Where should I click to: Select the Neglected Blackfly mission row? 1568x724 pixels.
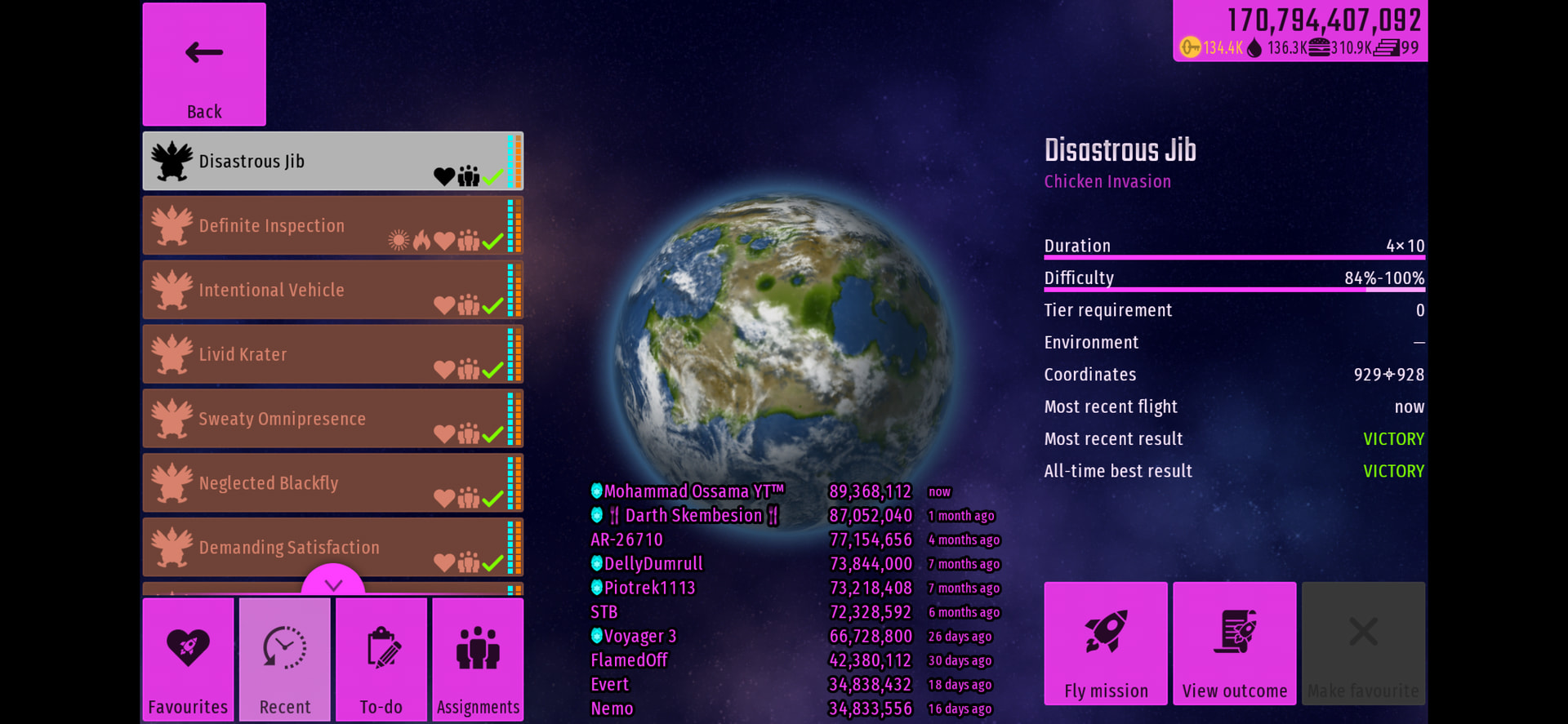click(x=332, y=483)
